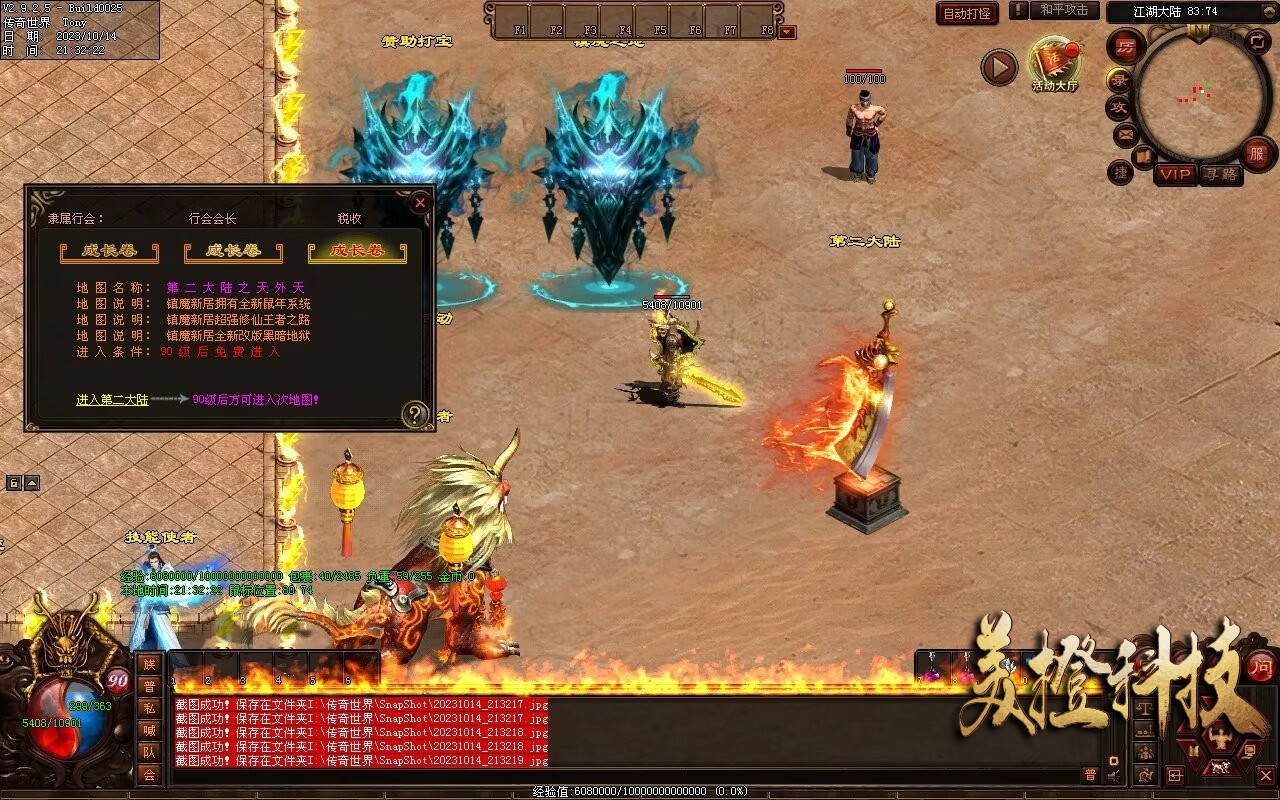
Task: Select the 喊 shout chat channel
Action: click(149, 730)
